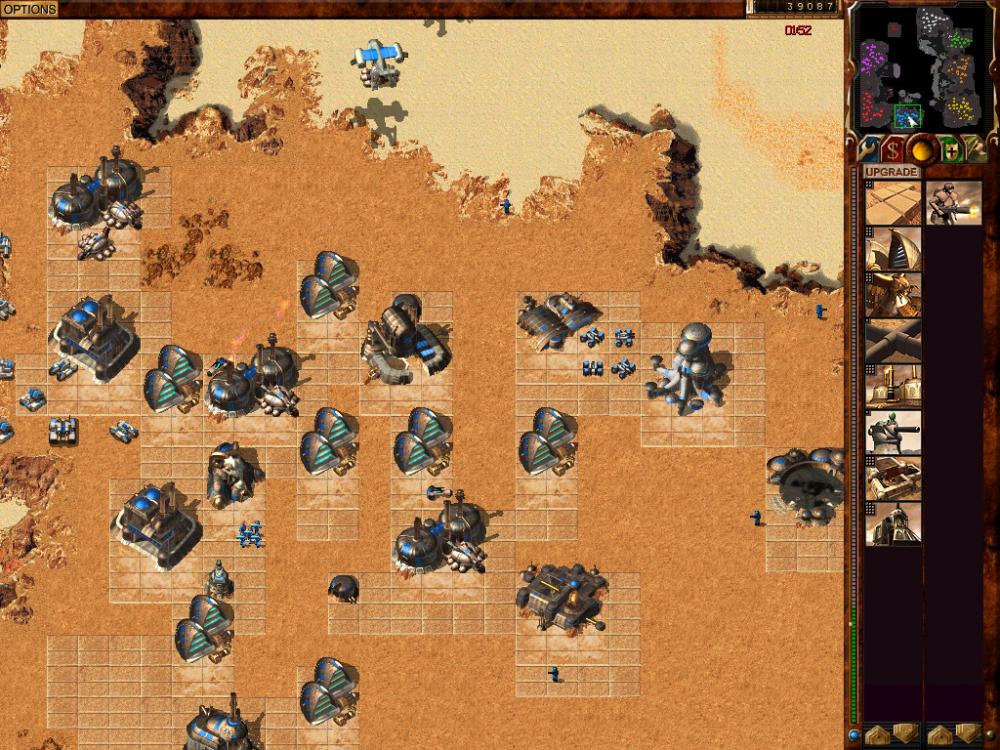Image resolution: width=1000 pixels, height=750 pixels.
Task: Open the Options menu
Action: pos(29,9)
